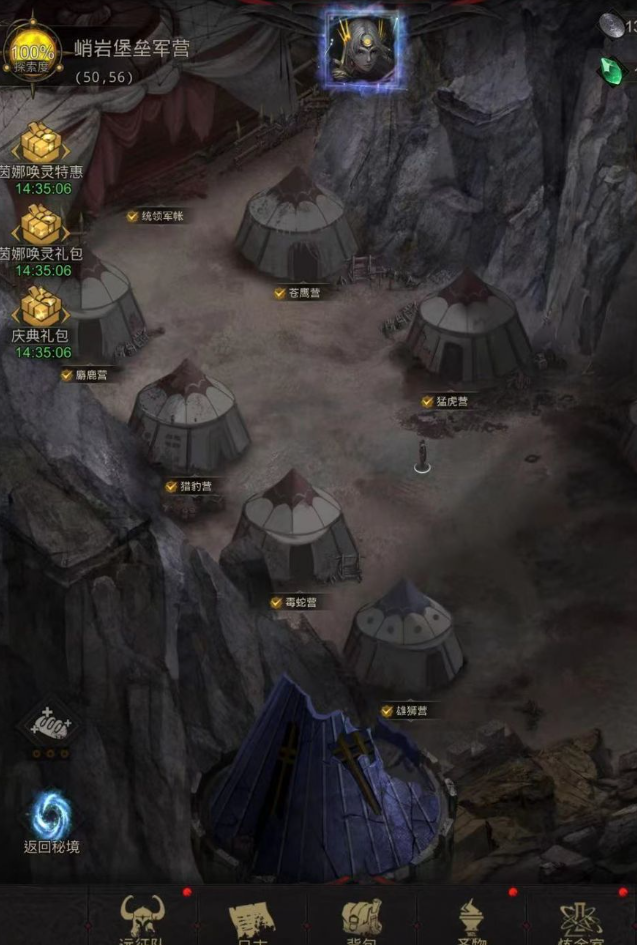637x945 pixels.
Task: Open the 日志 journal scroll menu
Action: coord(251,917)
